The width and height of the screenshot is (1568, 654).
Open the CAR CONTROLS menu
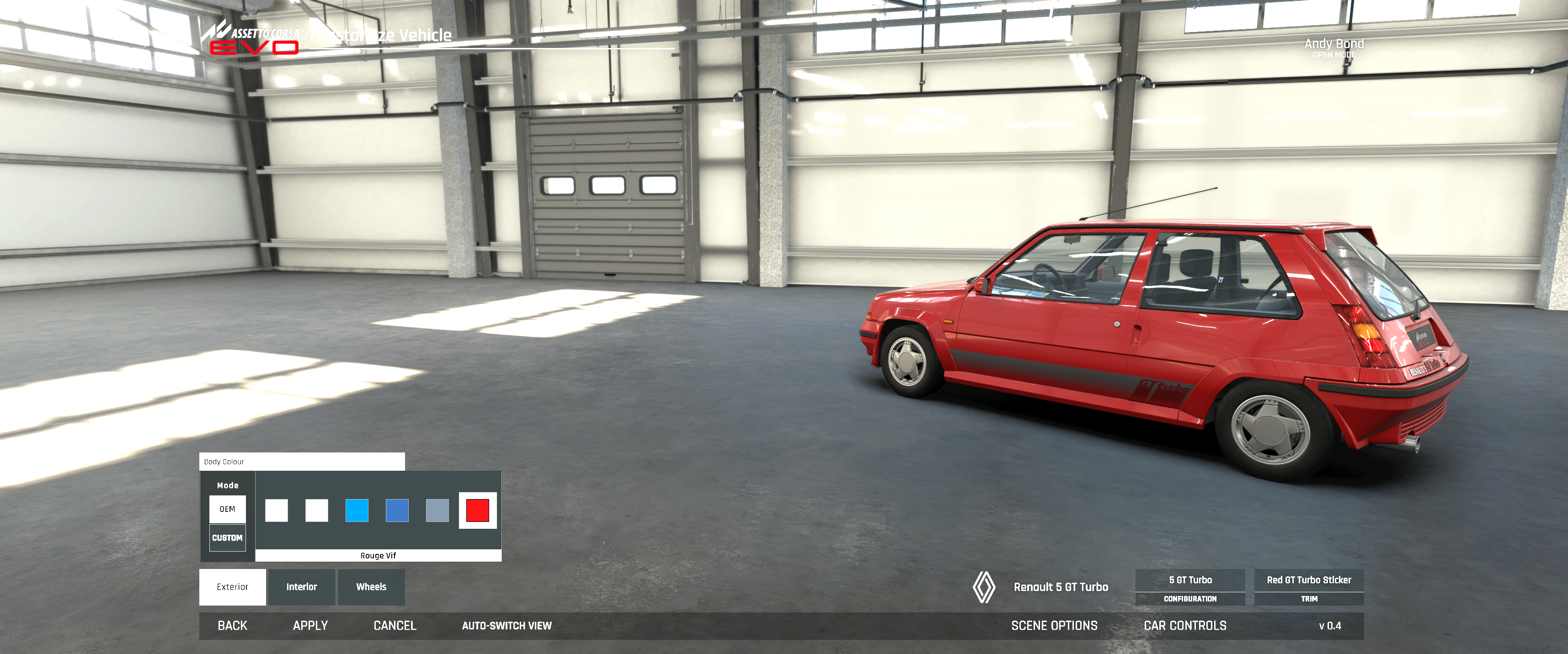[x=1185, y=625]
